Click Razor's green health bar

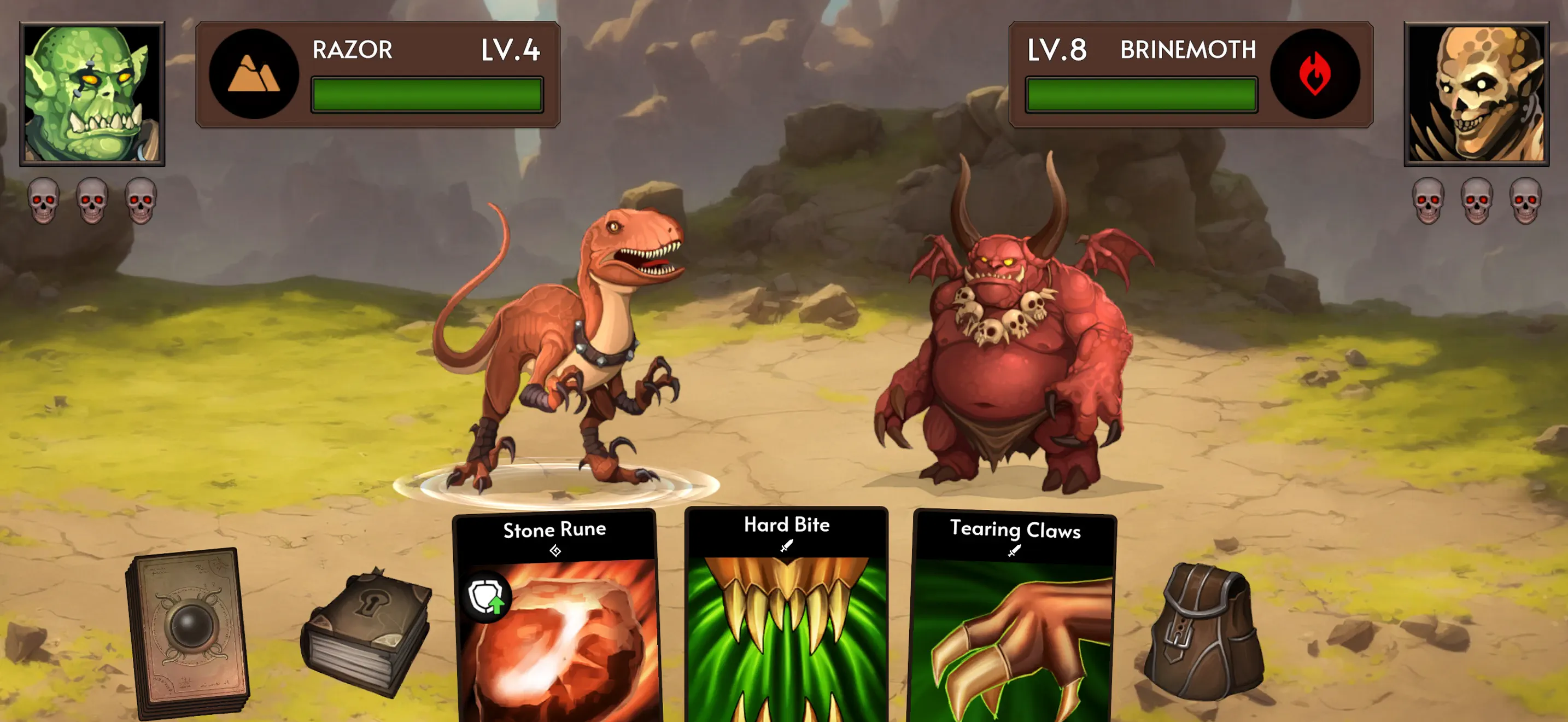[x=426, y=95]
